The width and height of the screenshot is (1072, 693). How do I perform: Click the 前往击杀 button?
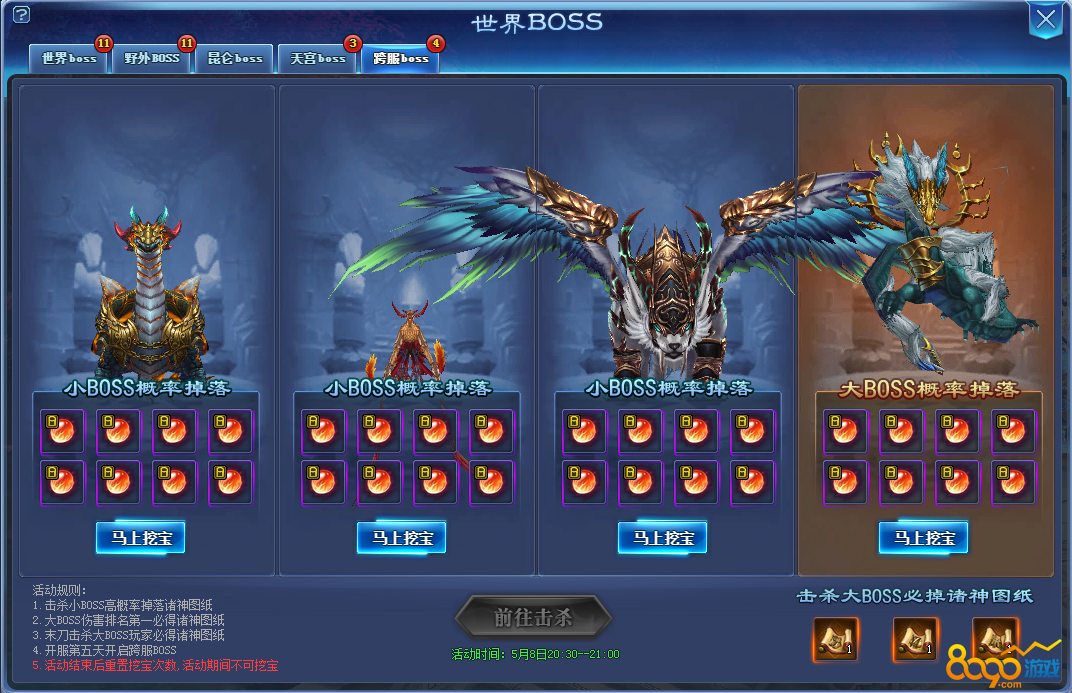point(533,617)
